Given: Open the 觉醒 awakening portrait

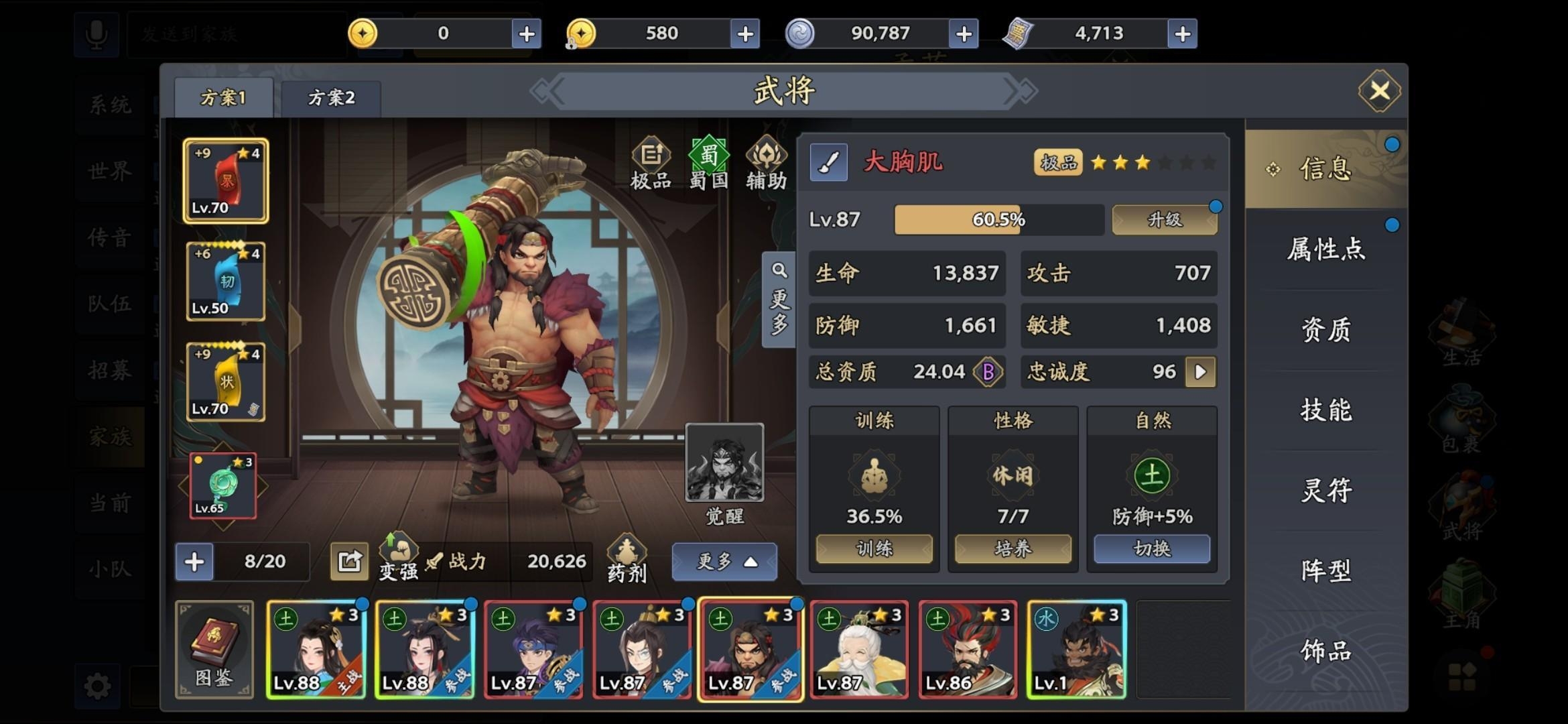Looking at the screenshot, I should (724, 463).
